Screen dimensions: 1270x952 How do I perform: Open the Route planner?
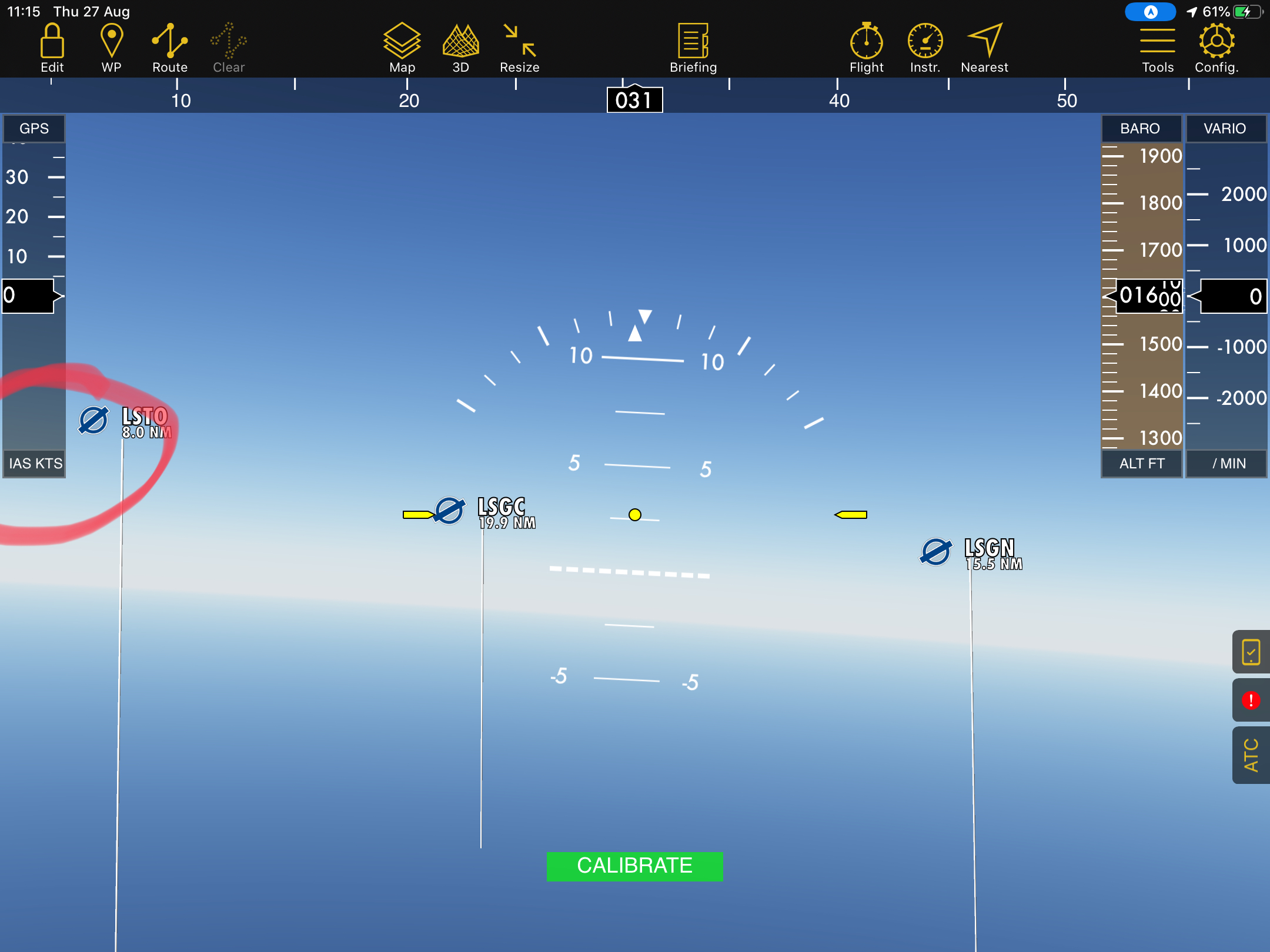coord(170,48)
